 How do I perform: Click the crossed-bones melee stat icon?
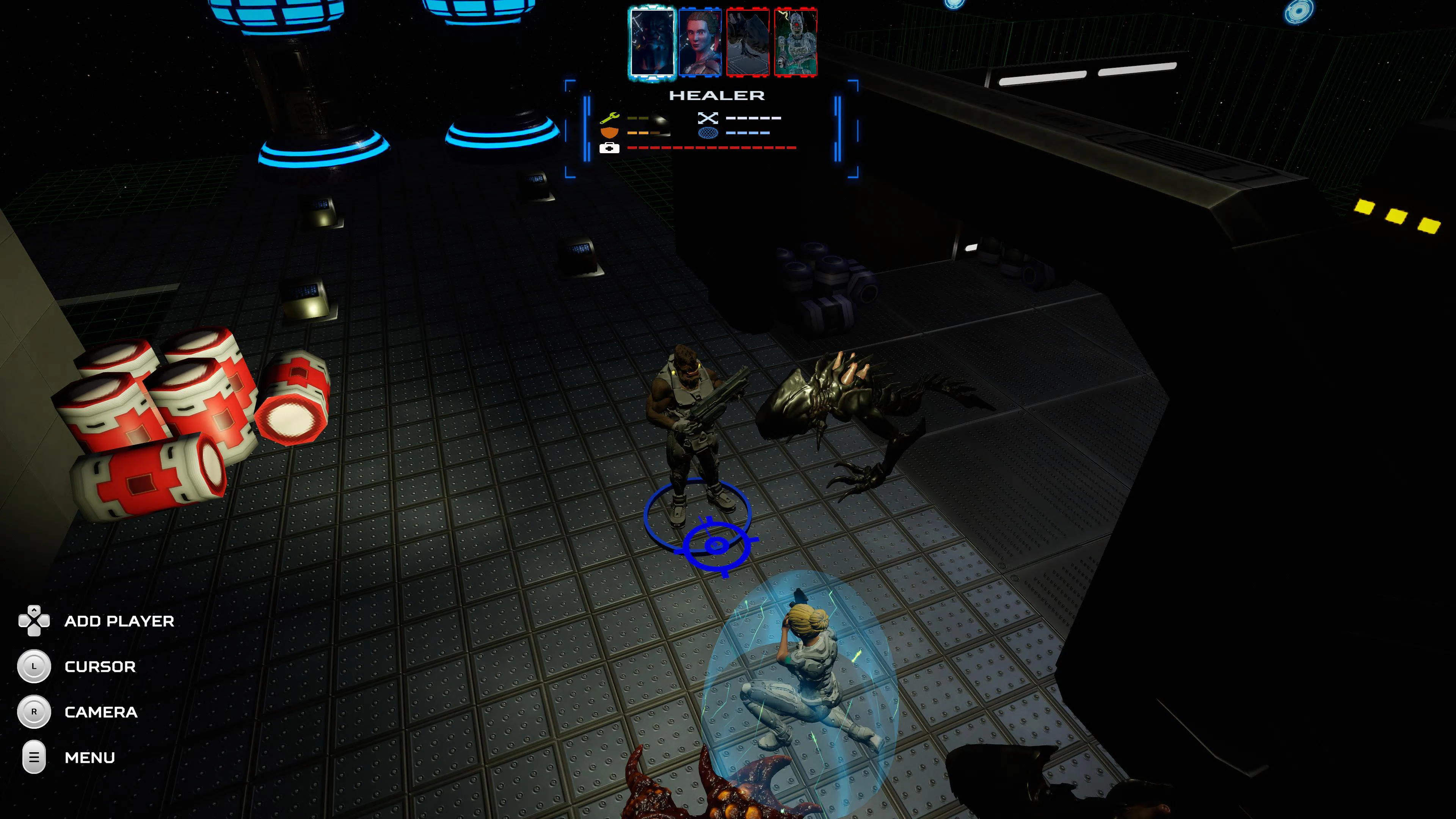click(708, 118)
